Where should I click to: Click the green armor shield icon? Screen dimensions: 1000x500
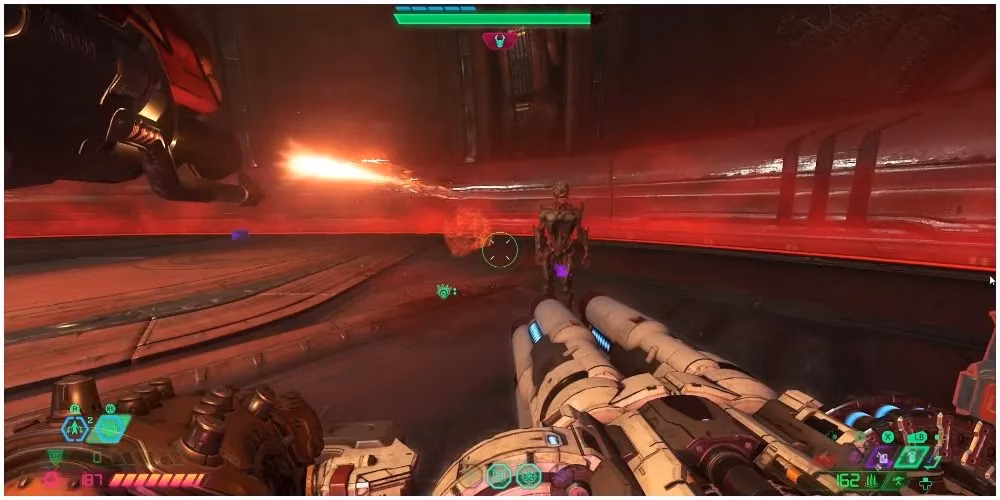(55, 457)
